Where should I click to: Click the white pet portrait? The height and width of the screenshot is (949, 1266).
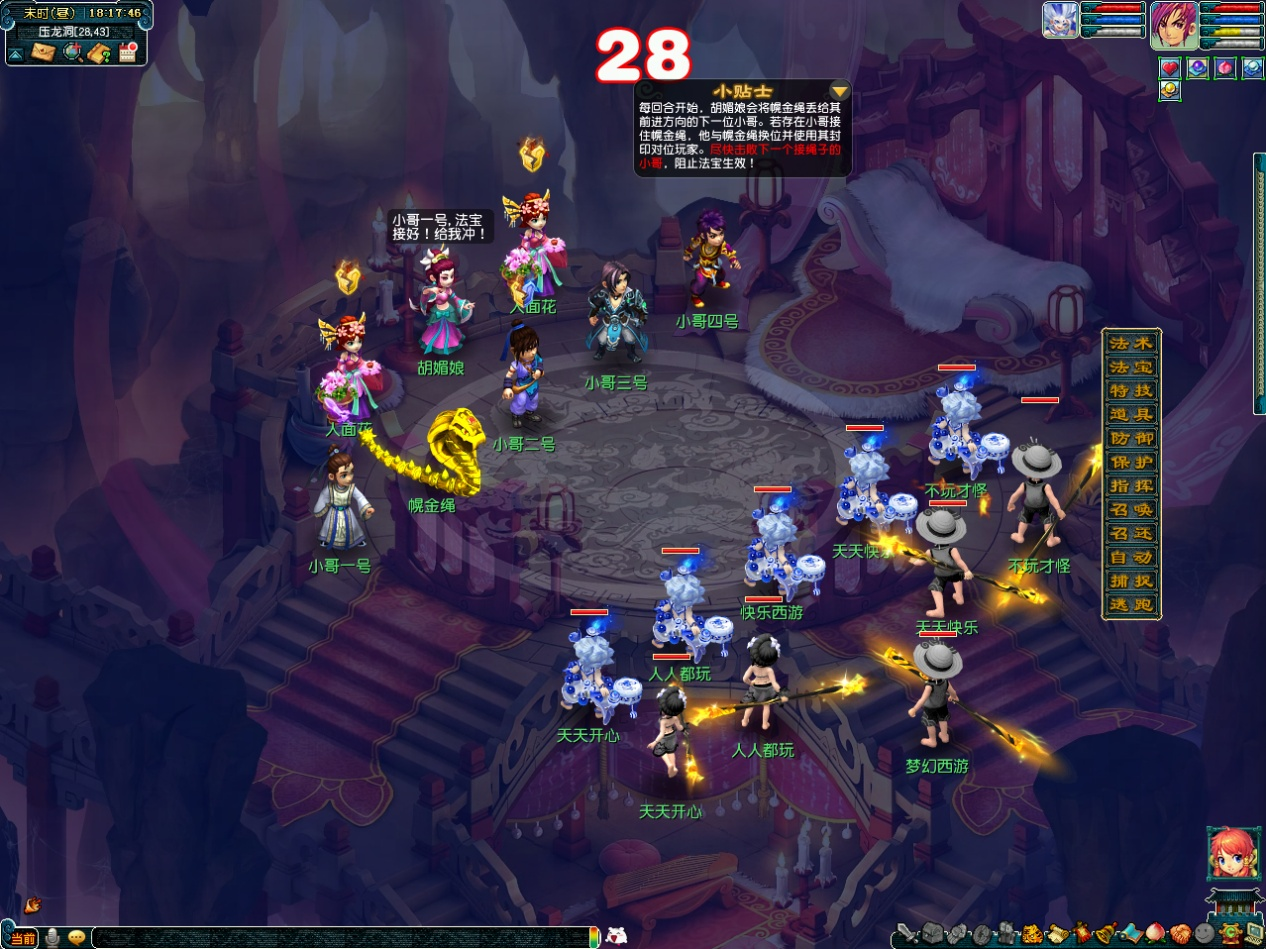[1059, 20]
